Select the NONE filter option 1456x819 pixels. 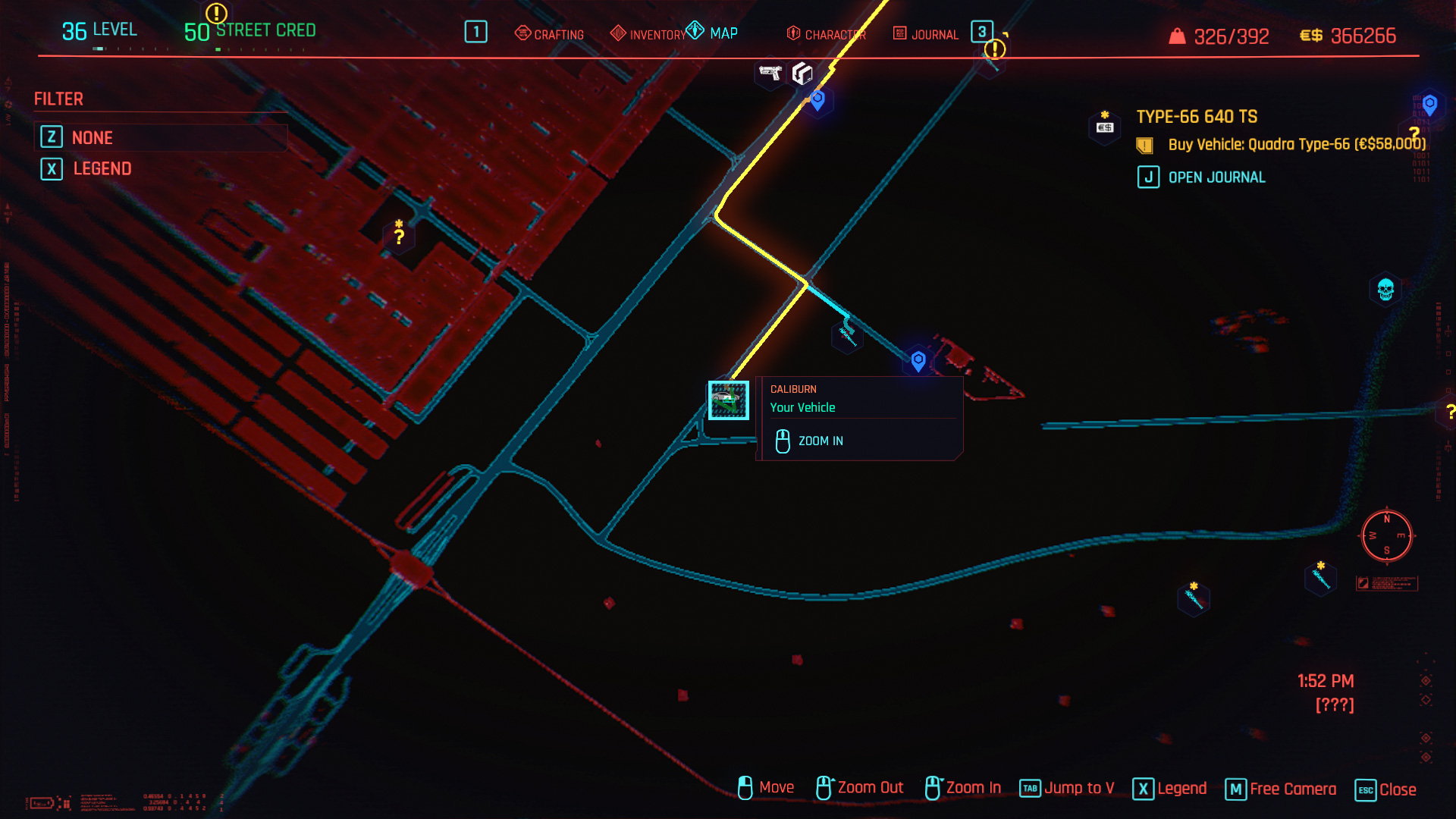[92, 137]
